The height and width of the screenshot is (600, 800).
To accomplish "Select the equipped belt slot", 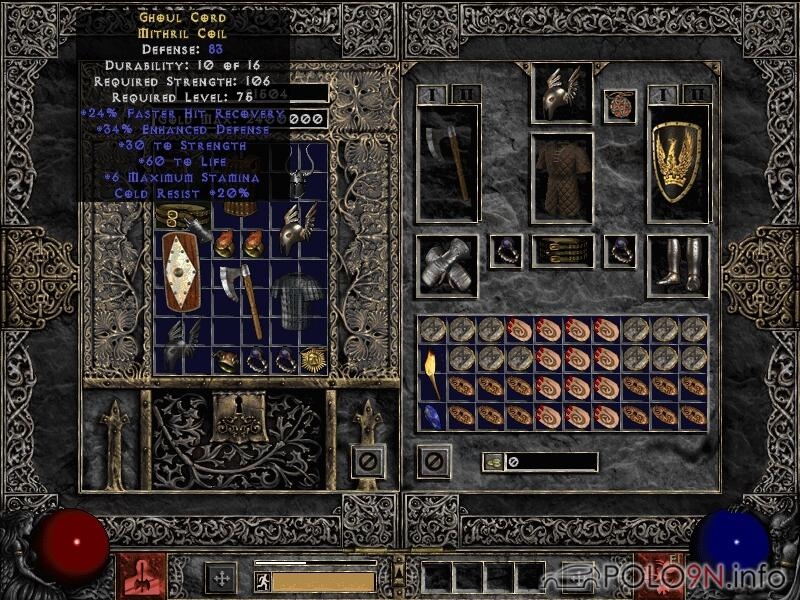I will pyautogui.click(x=561, y=251).
